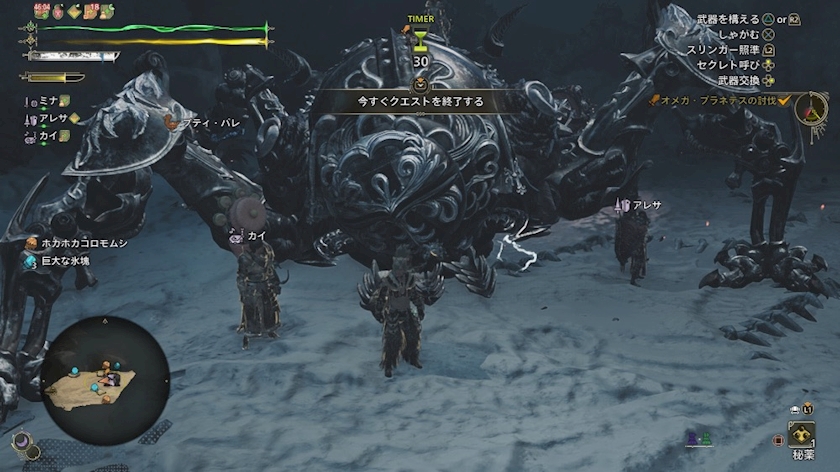Click the quest clock dial icon

[x=812, y=108]
